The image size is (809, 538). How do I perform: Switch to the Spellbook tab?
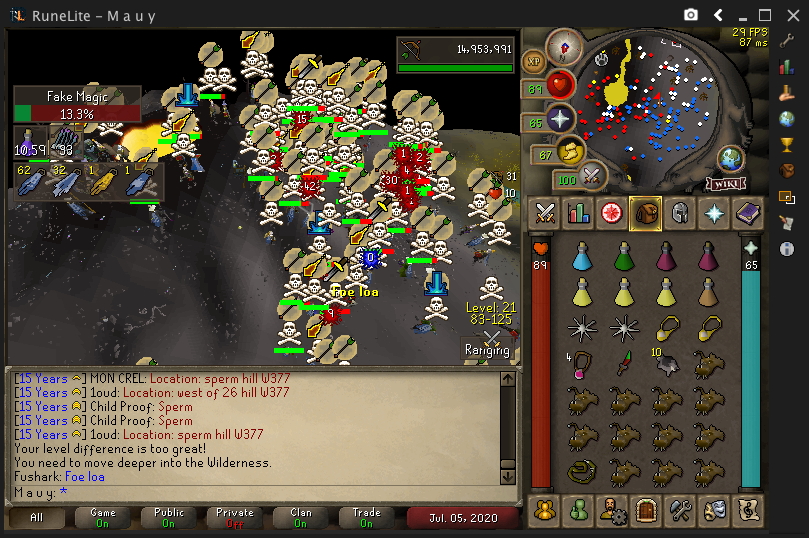click(x=746, y=212)
